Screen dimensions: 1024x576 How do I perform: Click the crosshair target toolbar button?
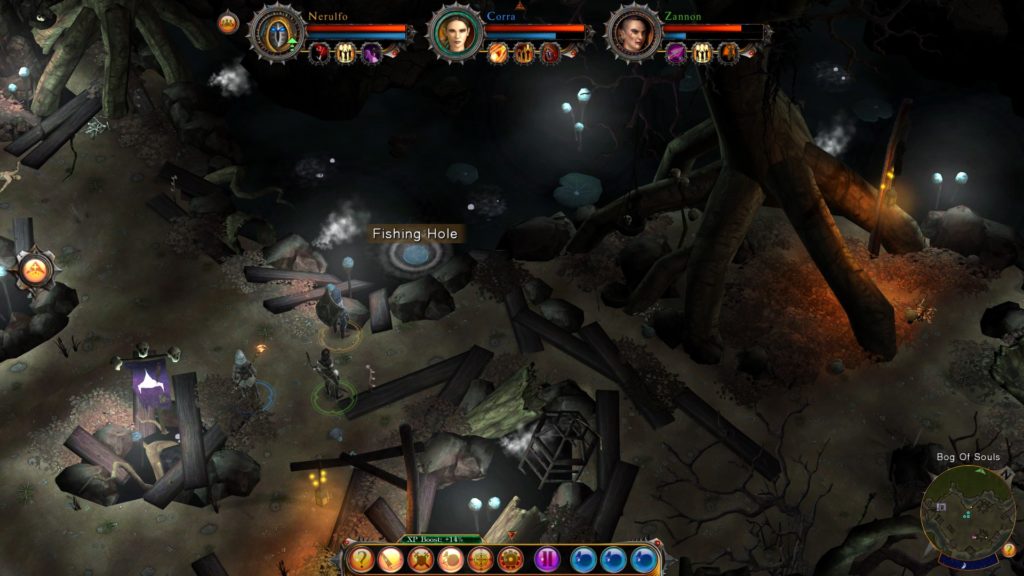481,560
